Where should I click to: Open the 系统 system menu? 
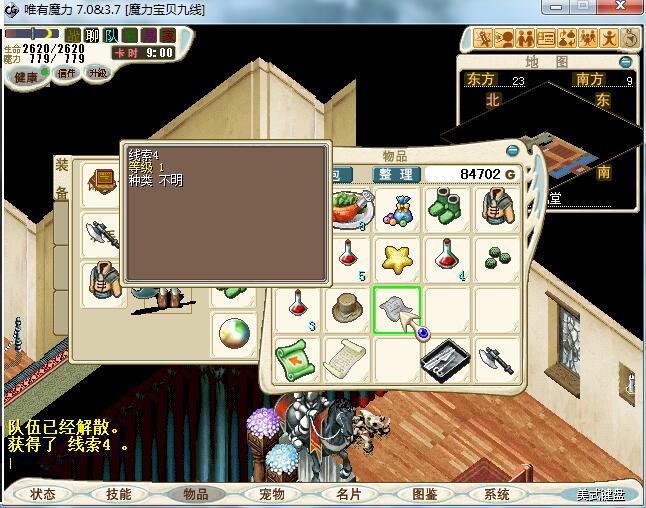[x=497, y=494]
